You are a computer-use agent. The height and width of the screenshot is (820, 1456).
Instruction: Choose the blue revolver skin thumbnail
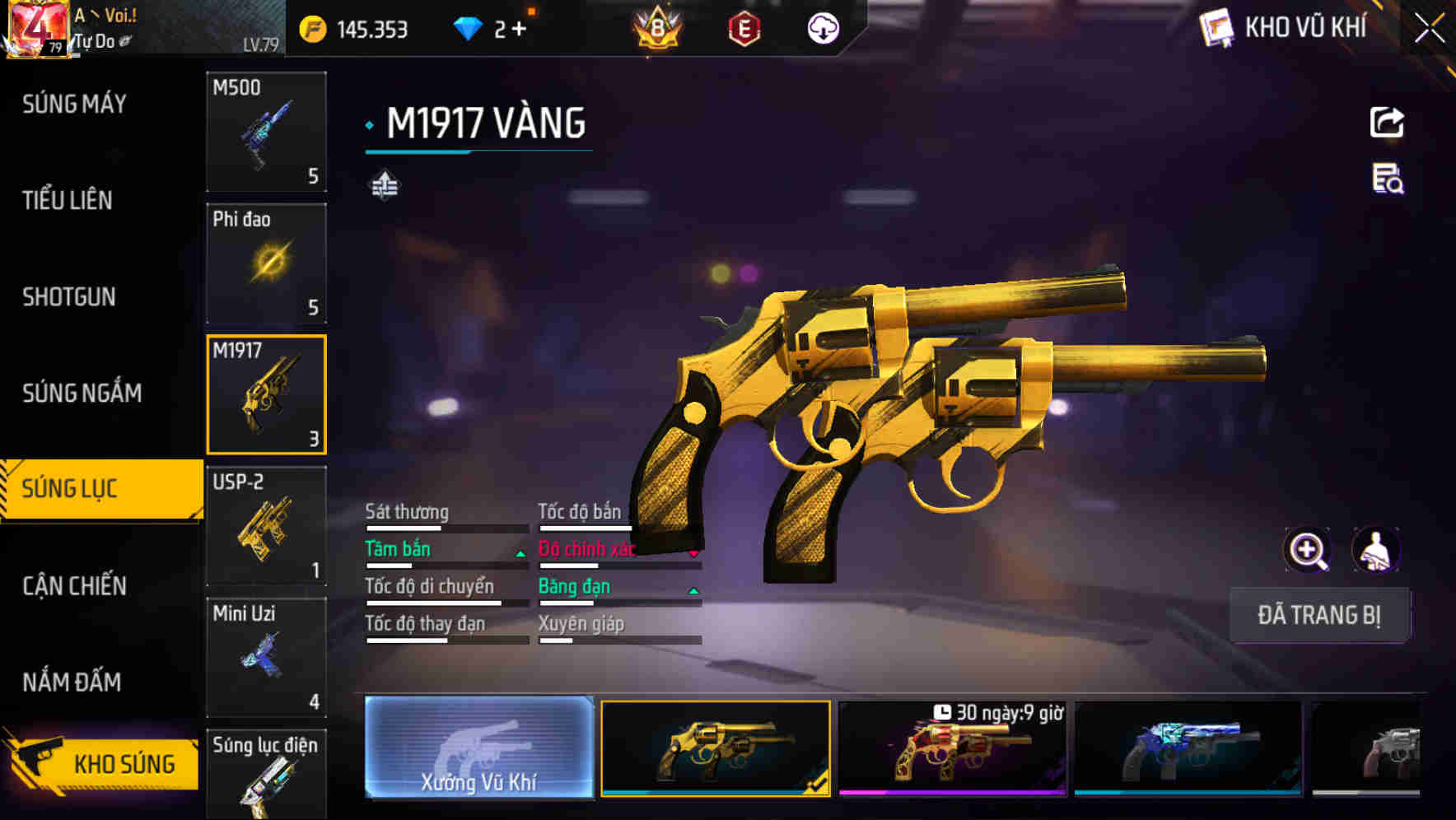coord(1188,748)
